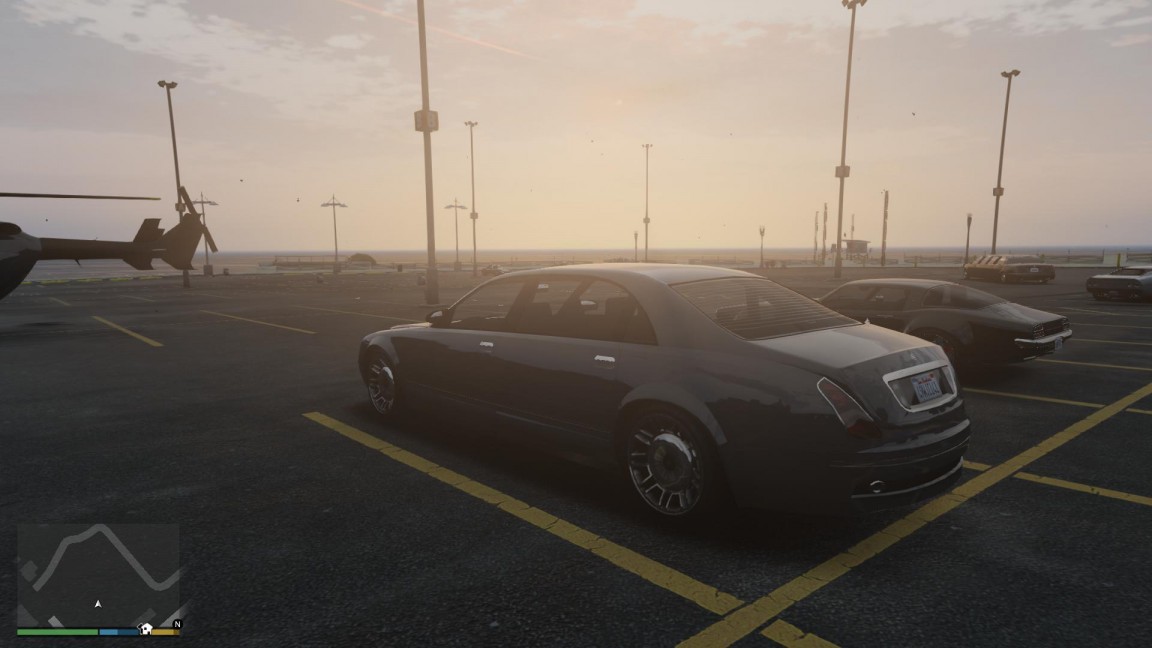Click the player arrow on the minimap

coord(97,604)
